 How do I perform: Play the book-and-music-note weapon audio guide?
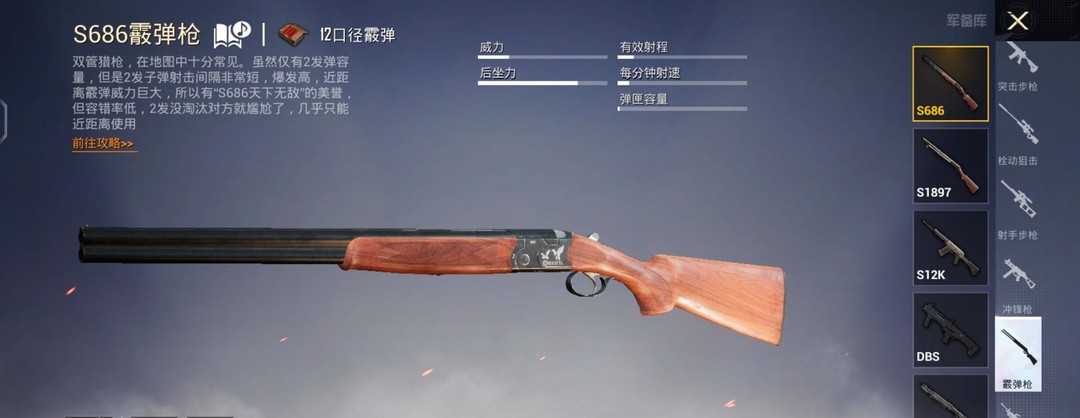[230, 35]
